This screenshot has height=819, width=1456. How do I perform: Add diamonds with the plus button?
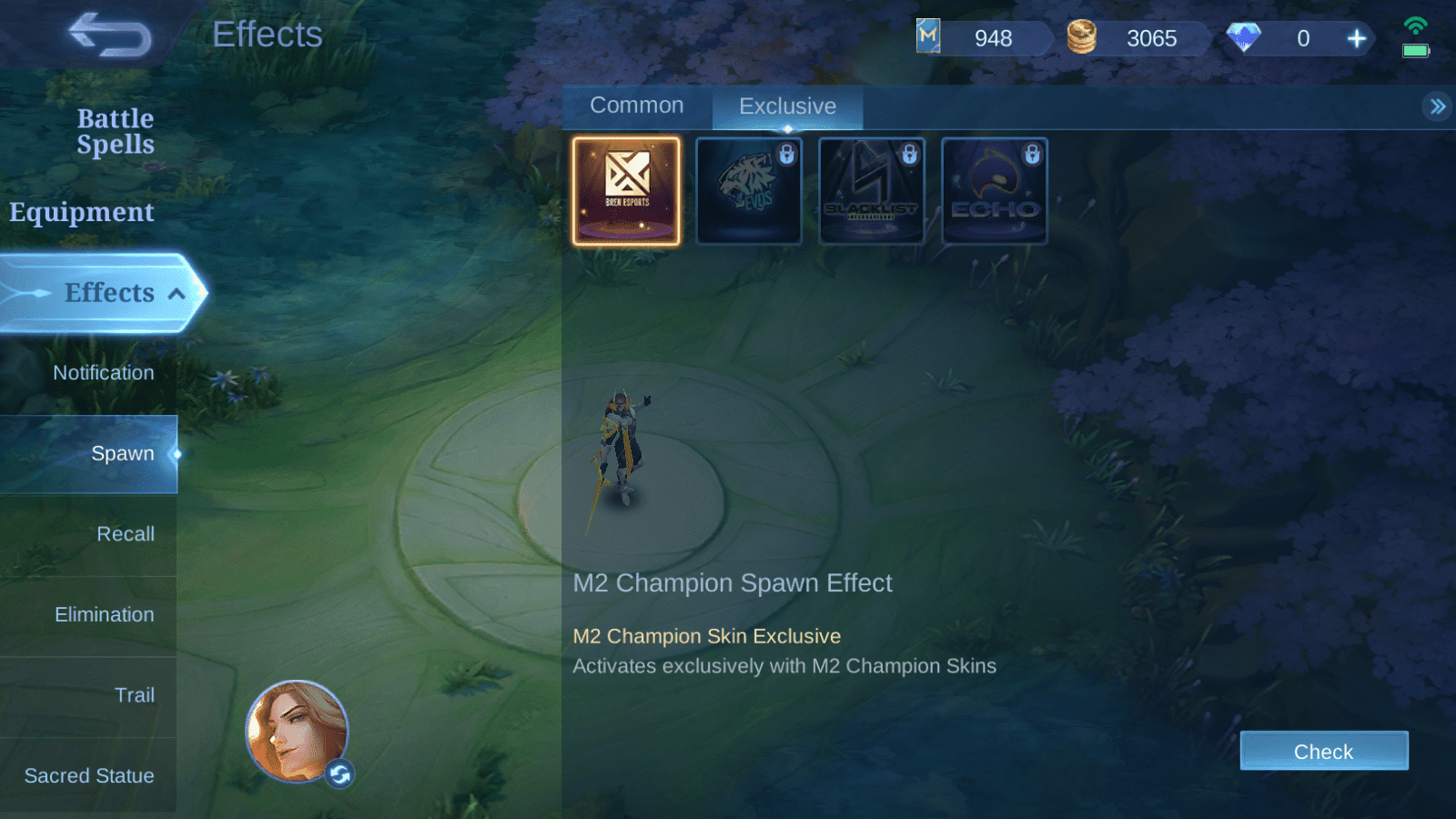pos(1356,38)
